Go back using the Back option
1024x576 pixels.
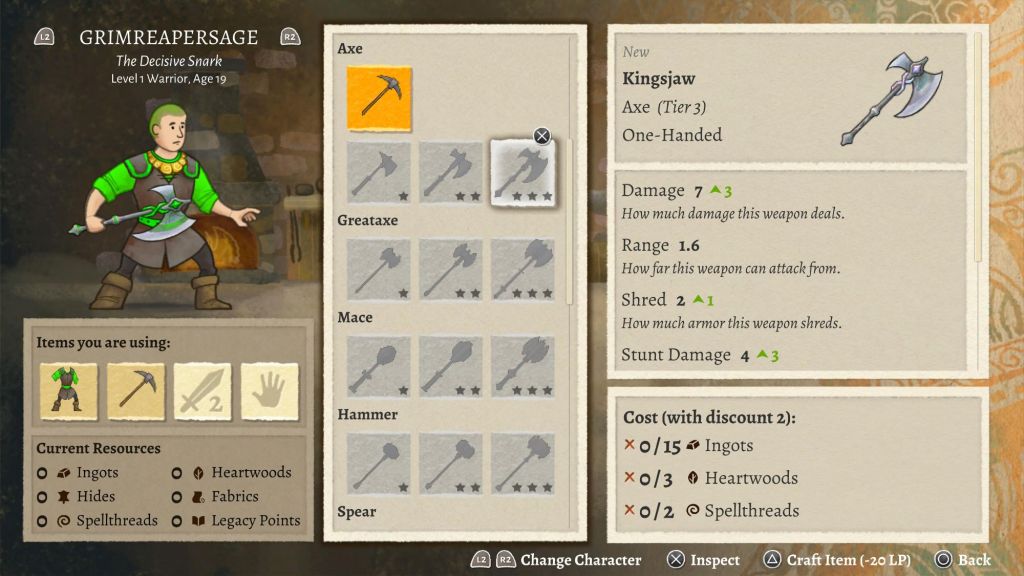(x=963, y=560)
